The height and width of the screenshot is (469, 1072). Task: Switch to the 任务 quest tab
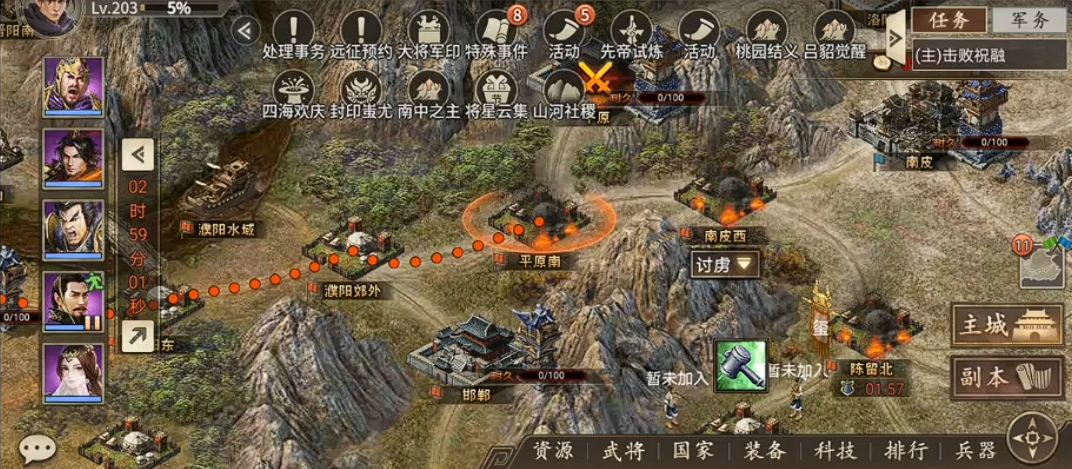pyautogui.click(x=949, y=19)
